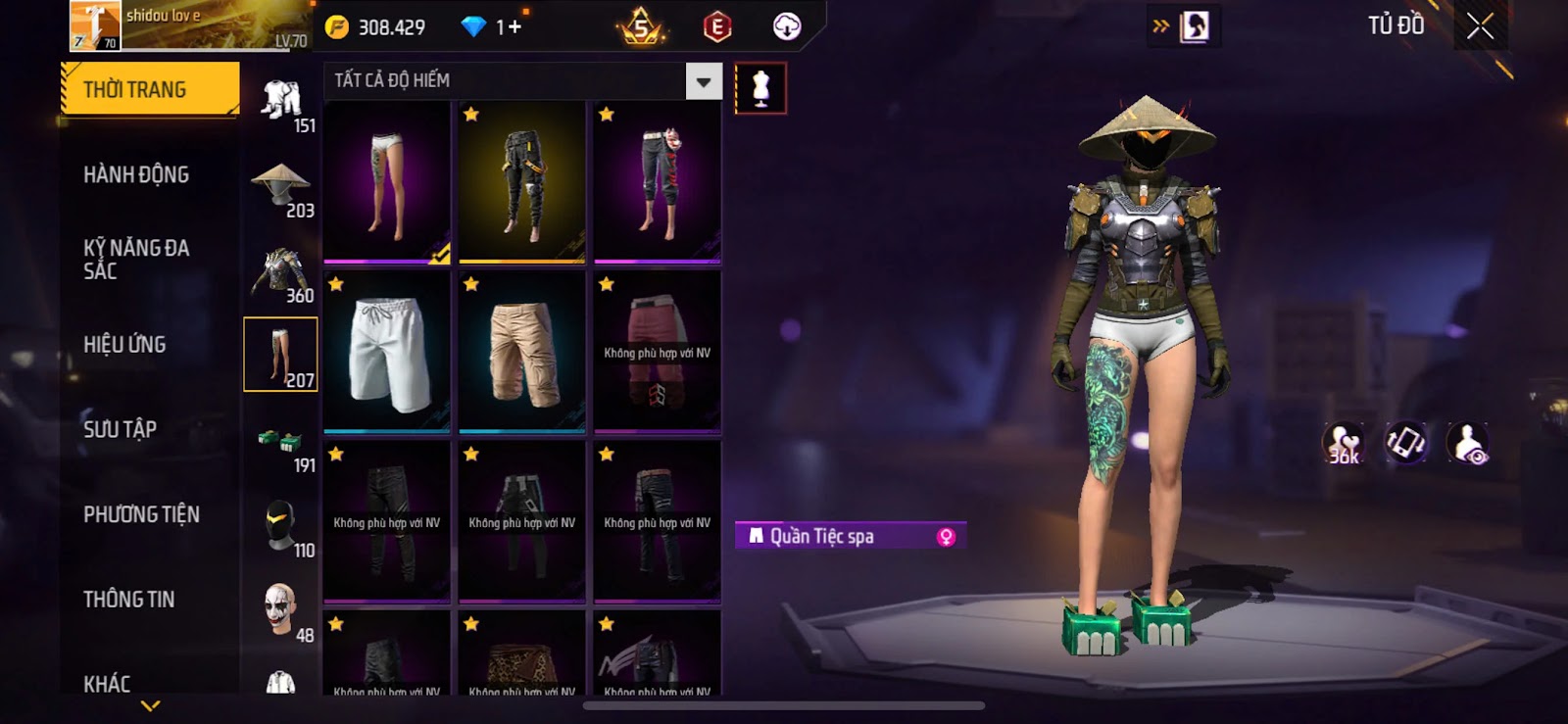The height and width of the screenshot is (724, 1568).
Task: Click the mannequin preview toggle button
Action: (760, 89)
